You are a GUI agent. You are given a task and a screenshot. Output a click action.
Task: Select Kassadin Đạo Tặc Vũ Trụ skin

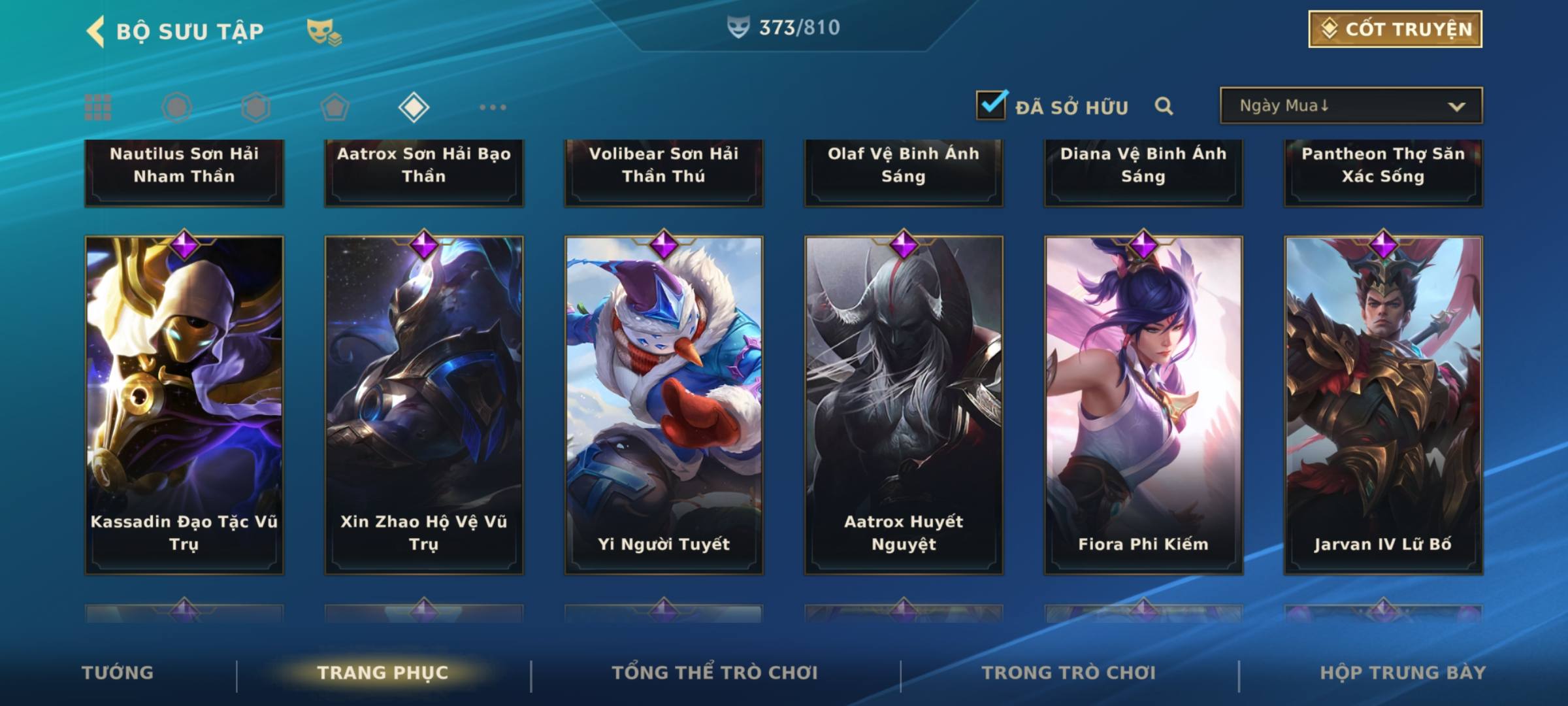click(184, 405)
